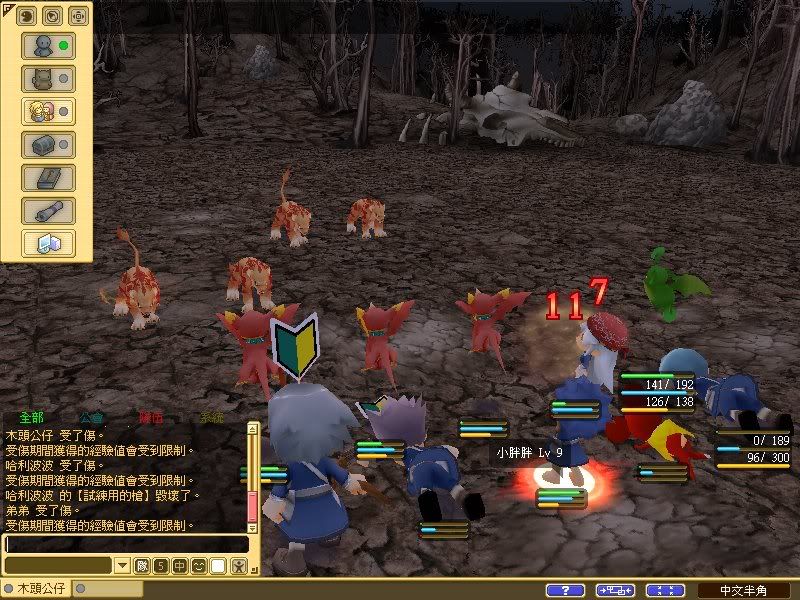
Task: Open the book menu button
Action: (48, 177)
